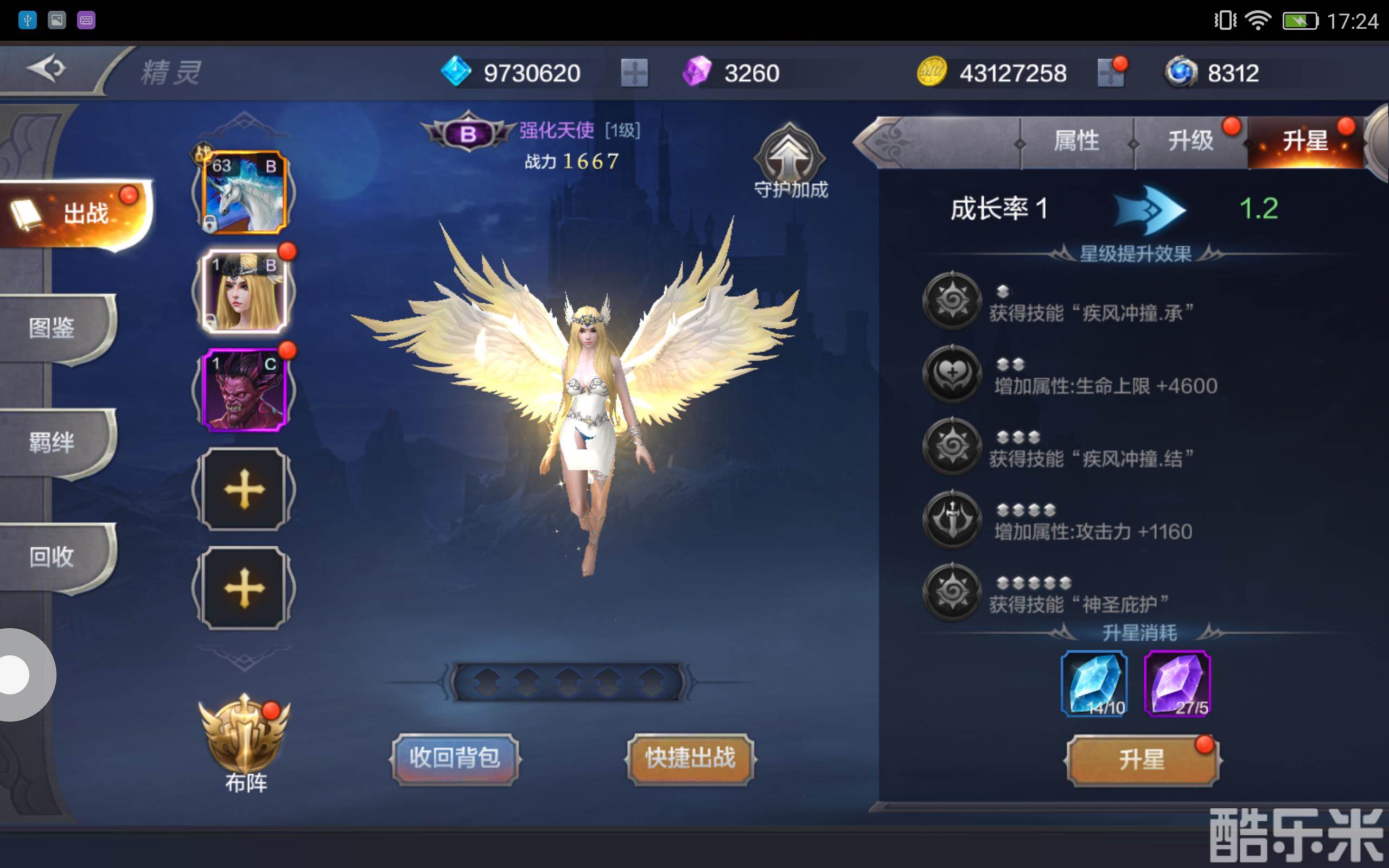Go back using the arrow button

pyautogui.click(x=46, y=69)
